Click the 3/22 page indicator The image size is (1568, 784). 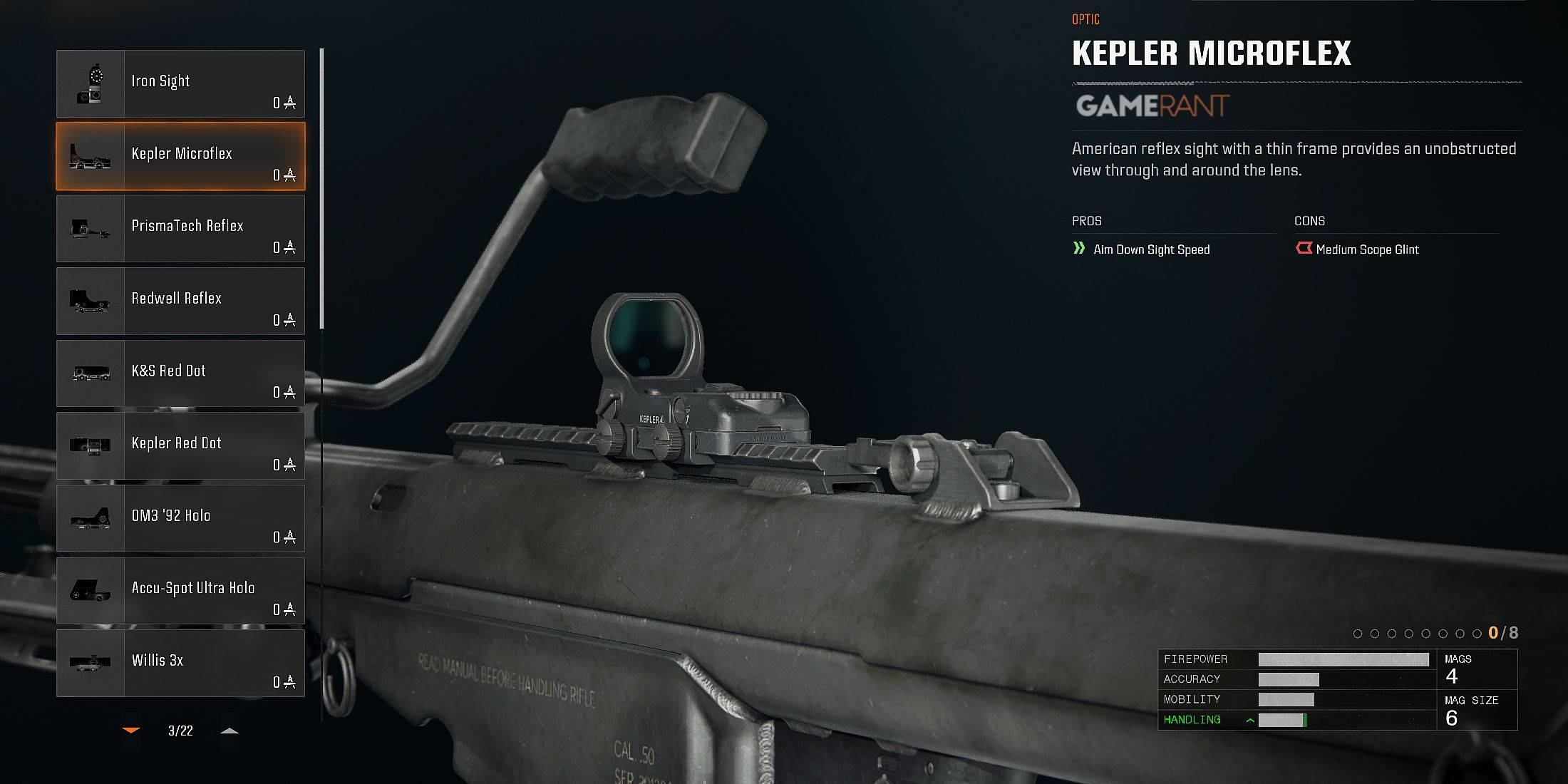point(180,731)
